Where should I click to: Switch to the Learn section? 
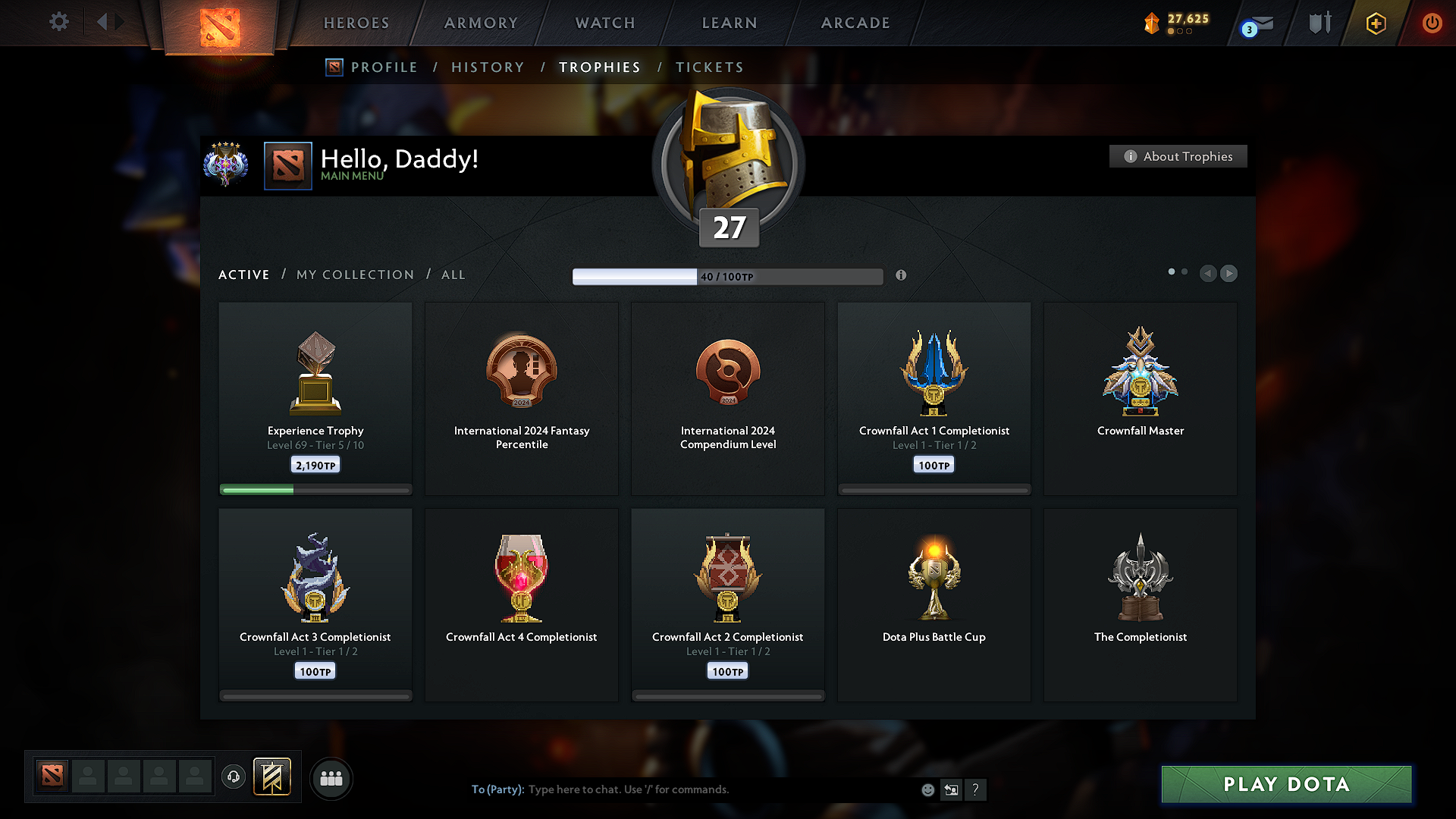point(730,23)
